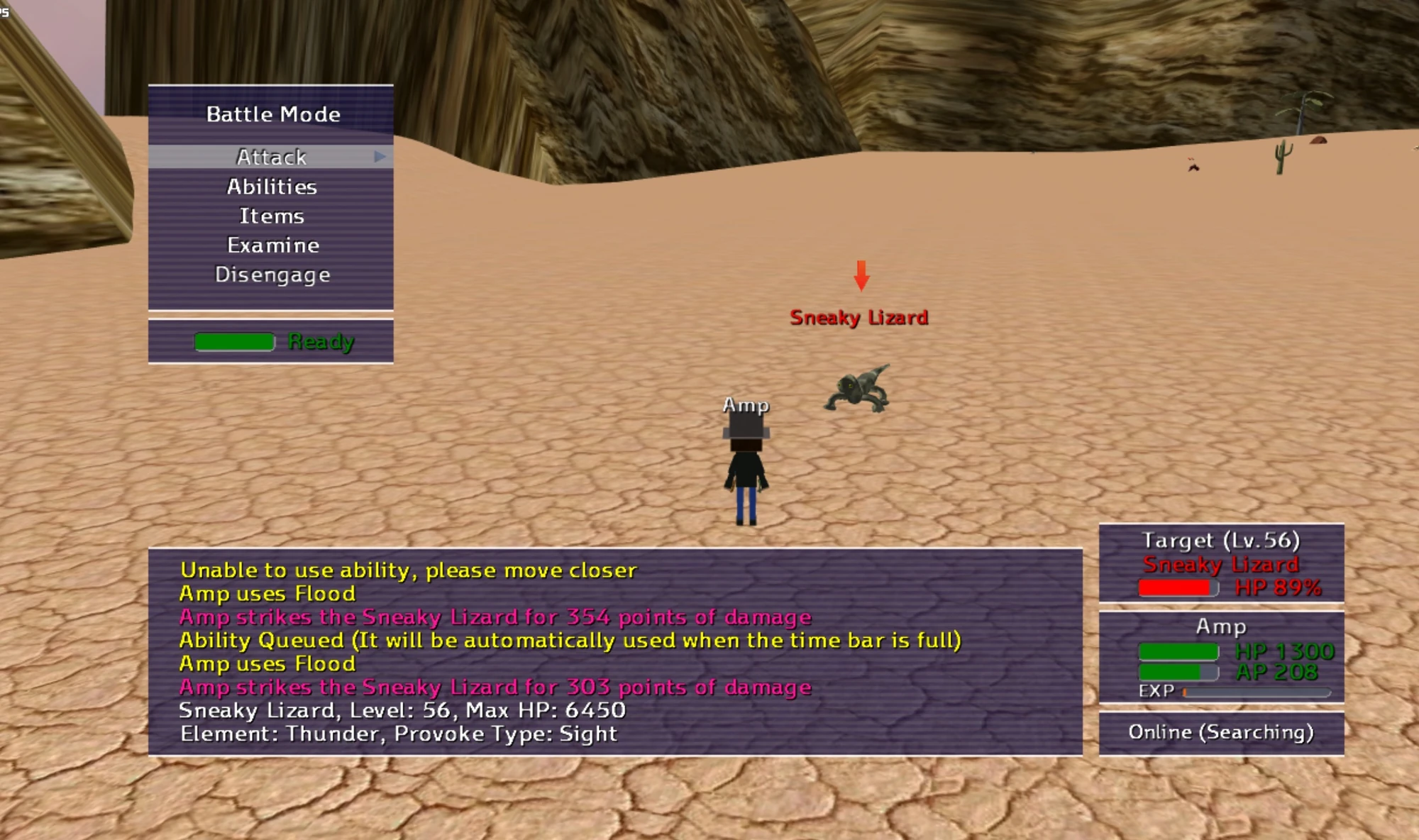Image resolution: width=1419 pixels, height=840 pixels.
Task: Click the combat log message about Flood
Action: coord(267,594)
